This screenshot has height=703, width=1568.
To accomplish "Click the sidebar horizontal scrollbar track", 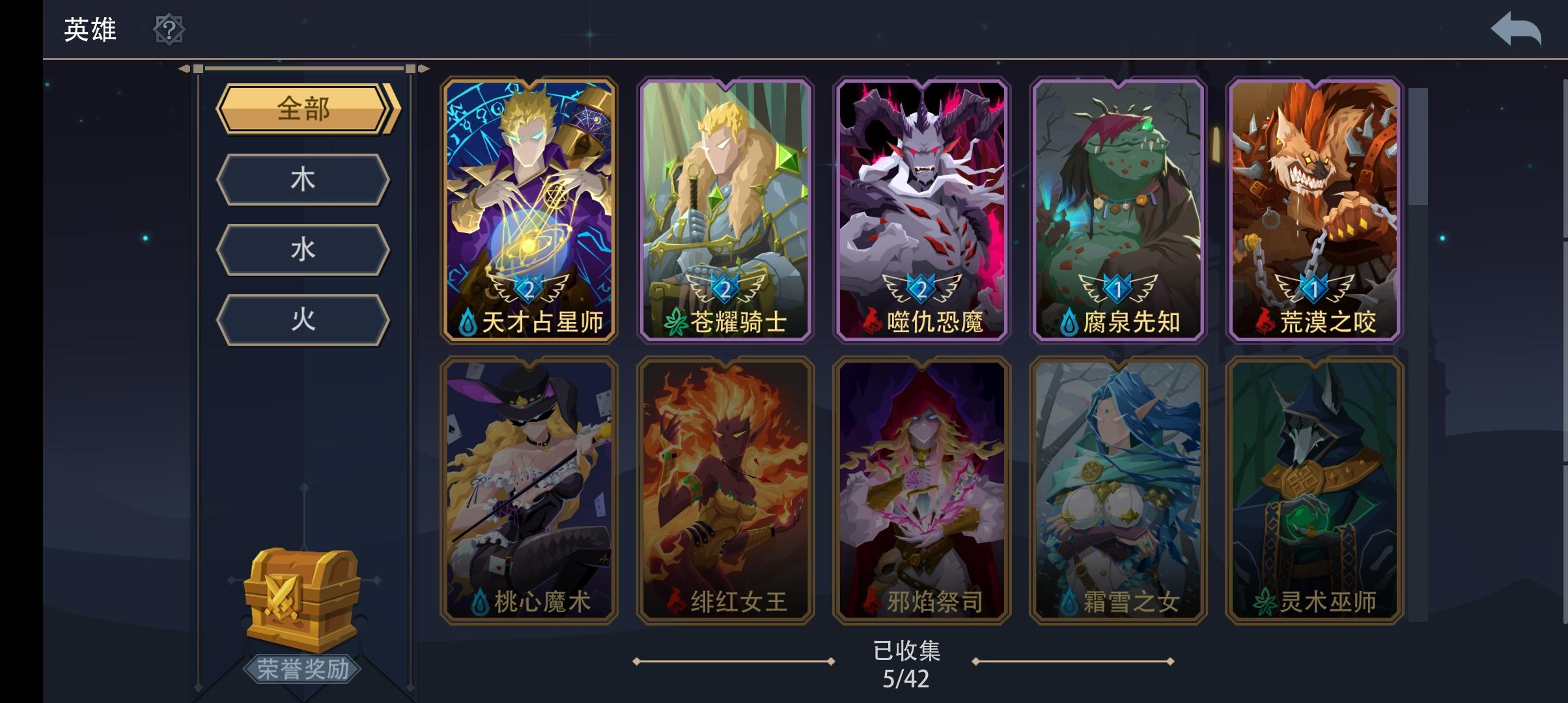I will 303,68.
